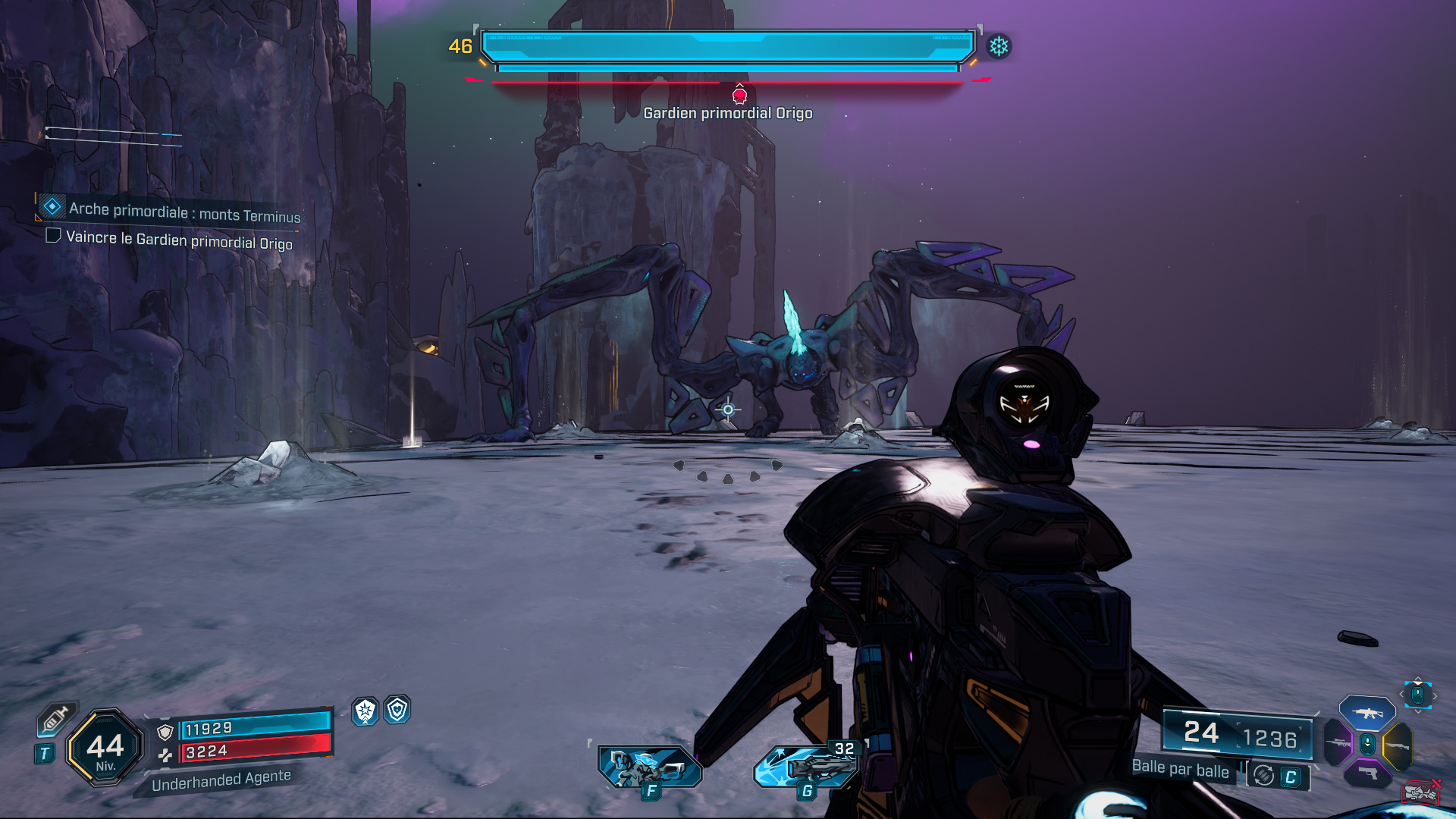This screenshot has height=819, width=1456.
Task: Switch to the sniper rifle slot
Action: pyautogui.click(x=1338, y=743)
